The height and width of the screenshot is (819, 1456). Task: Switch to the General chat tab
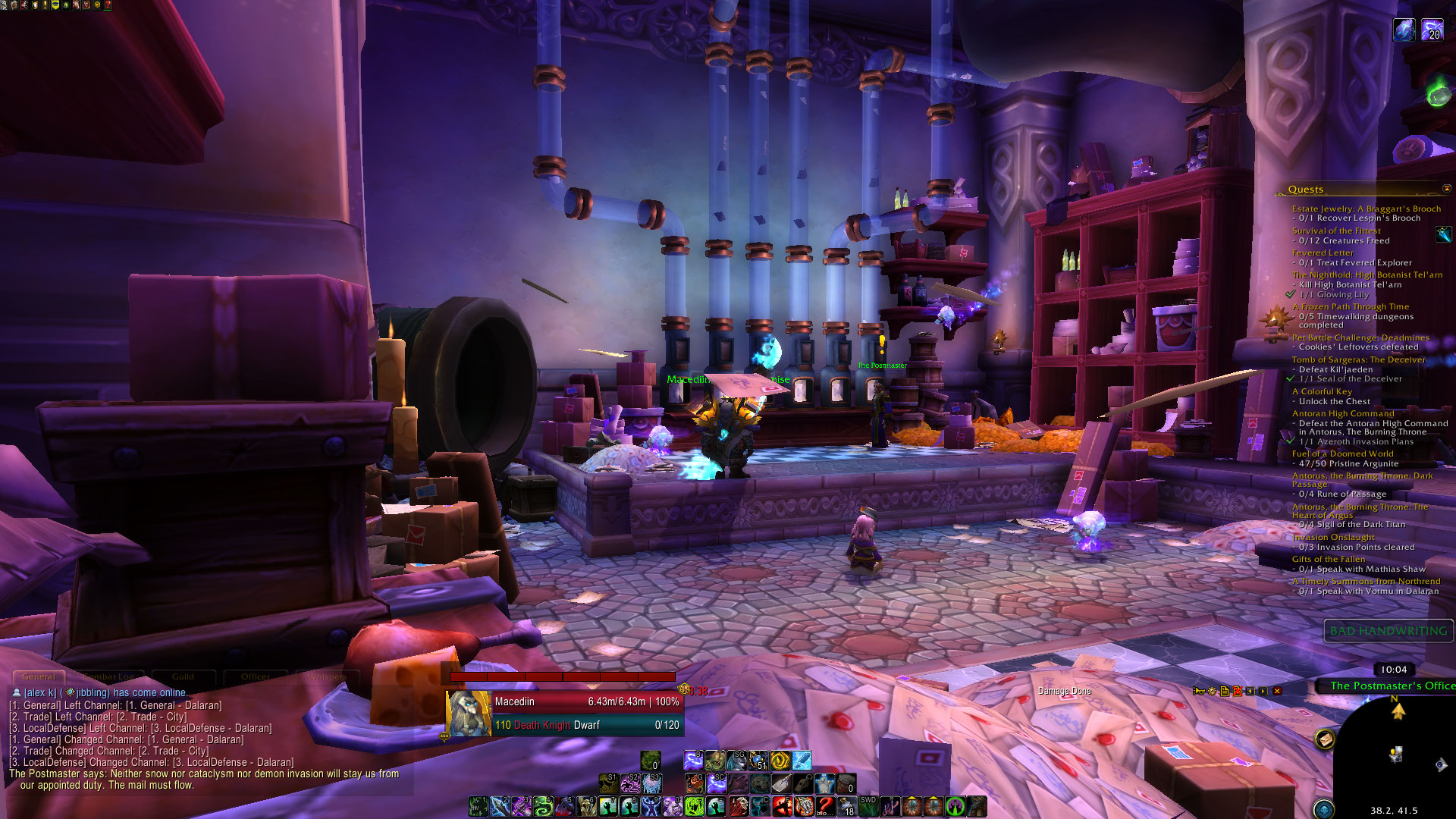point(39,676)
